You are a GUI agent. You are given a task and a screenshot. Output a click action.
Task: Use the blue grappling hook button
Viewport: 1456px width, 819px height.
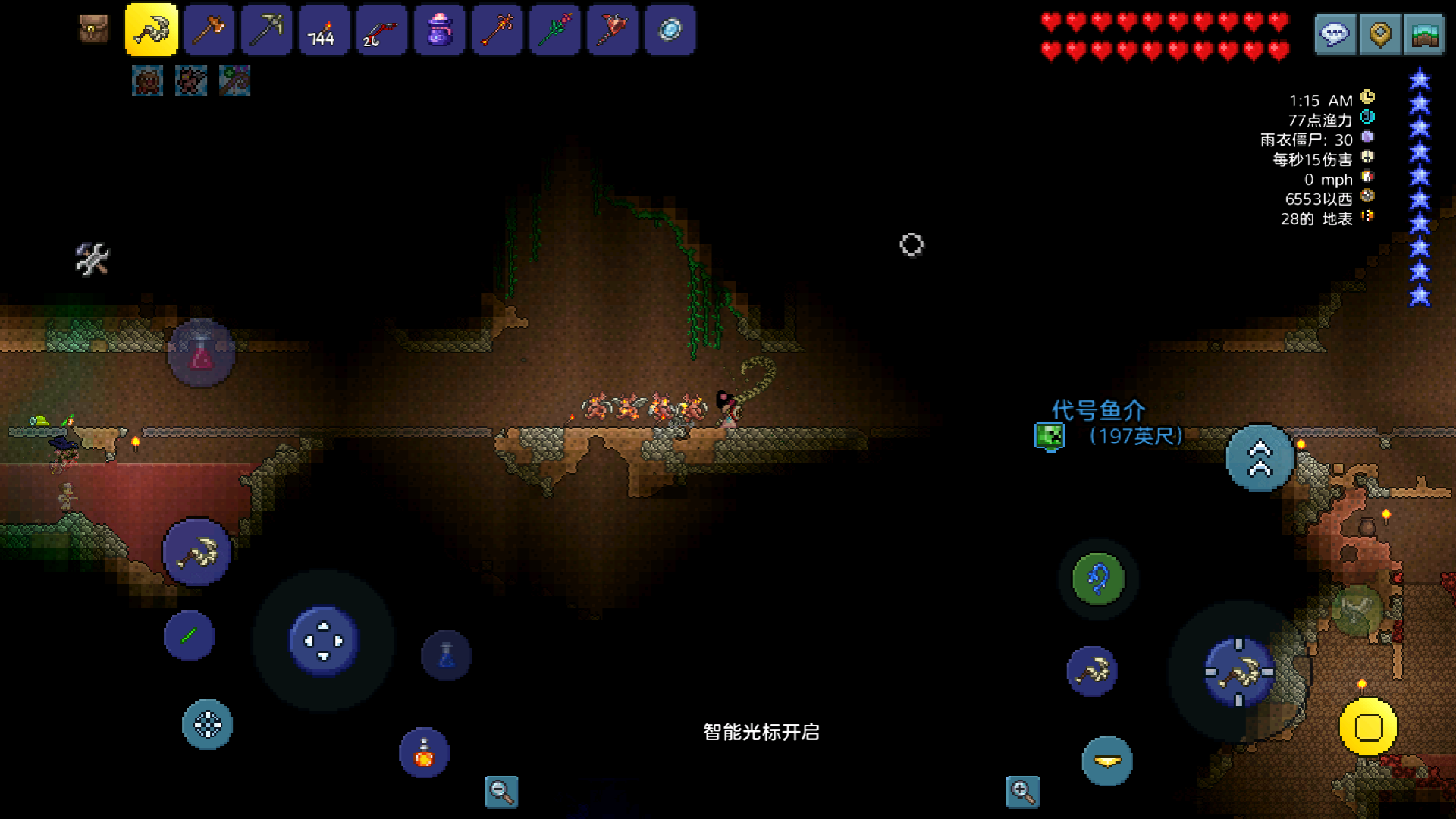[x=1098, y=580]
